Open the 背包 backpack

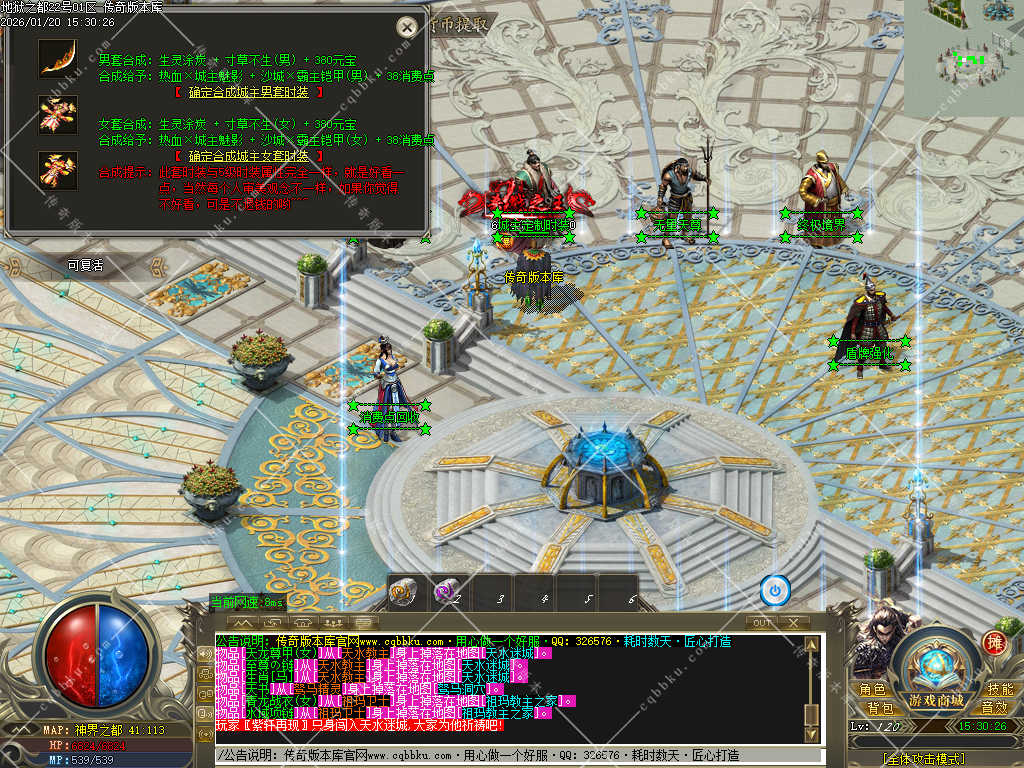point(880,708)
